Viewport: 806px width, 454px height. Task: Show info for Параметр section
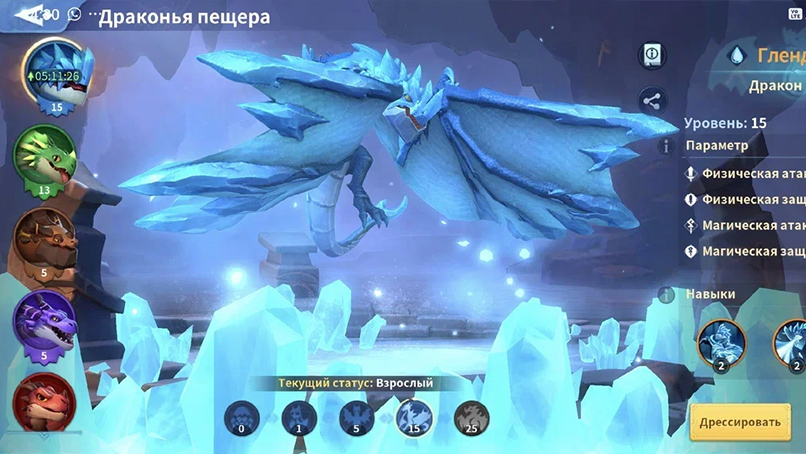point(666,146)
